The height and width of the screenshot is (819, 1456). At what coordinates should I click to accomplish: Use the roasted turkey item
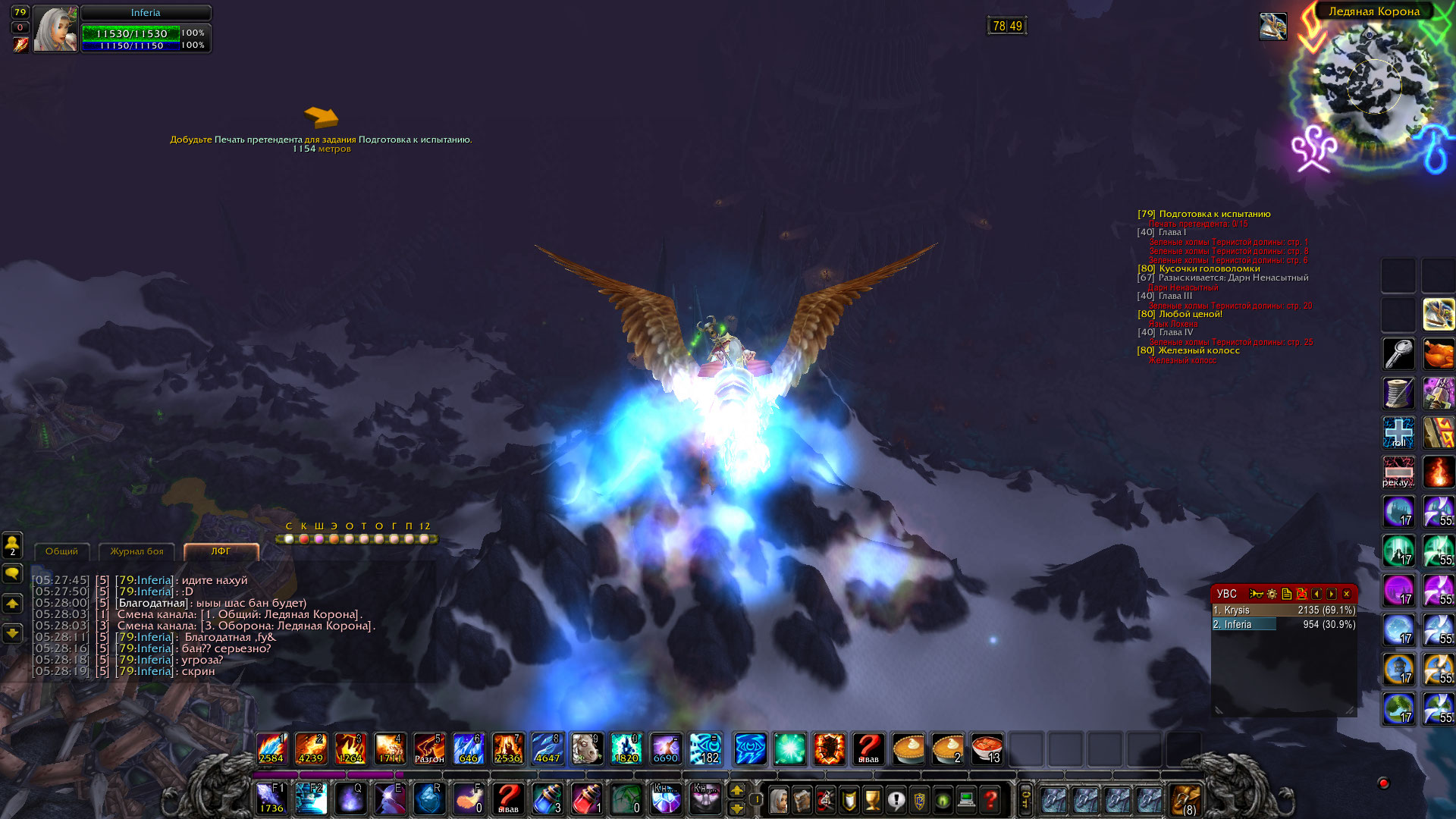coord(1438,354)
